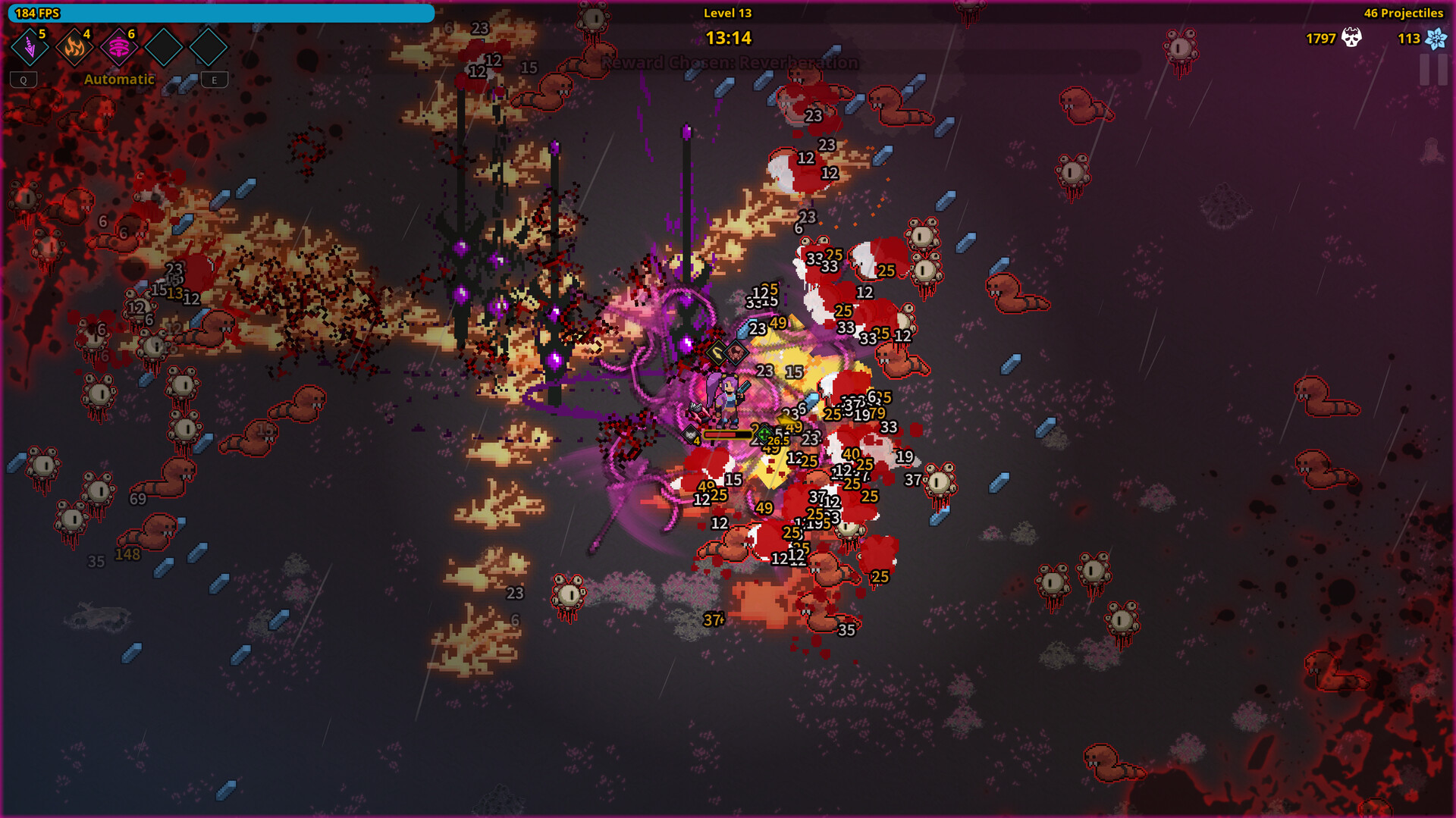Select the fire ability with counter 4

pos(75,47)
